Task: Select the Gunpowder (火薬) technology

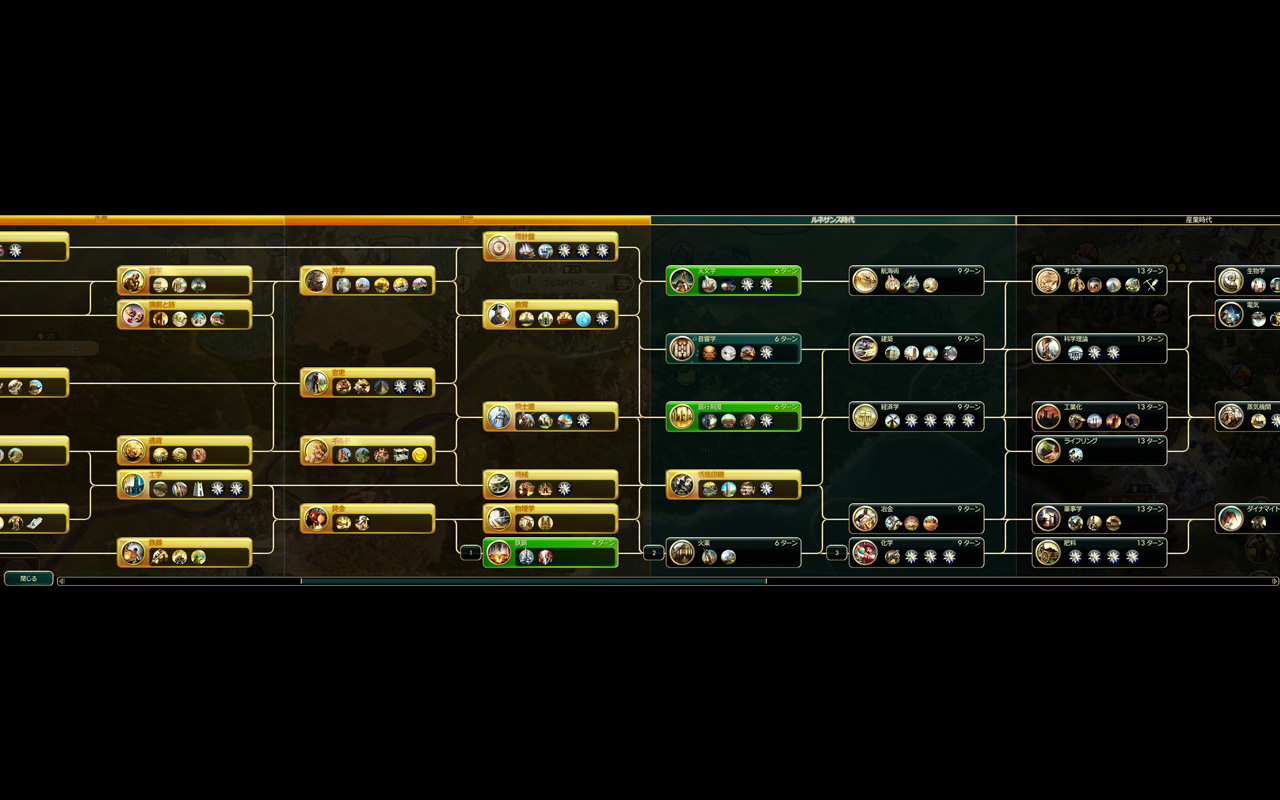Action: [734, 553]
